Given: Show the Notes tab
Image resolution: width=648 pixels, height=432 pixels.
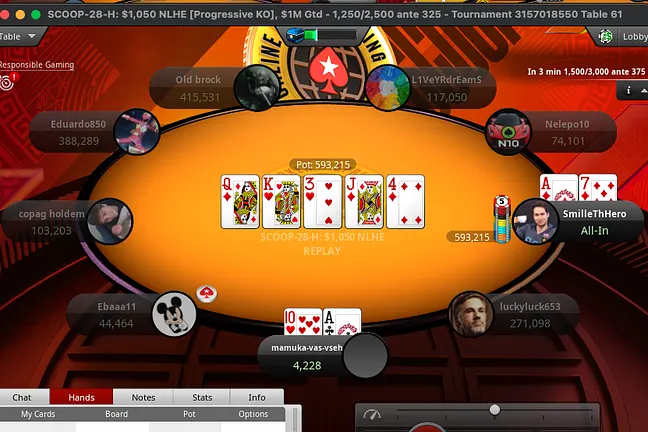Looking at the screenshot, I should 143,397.
